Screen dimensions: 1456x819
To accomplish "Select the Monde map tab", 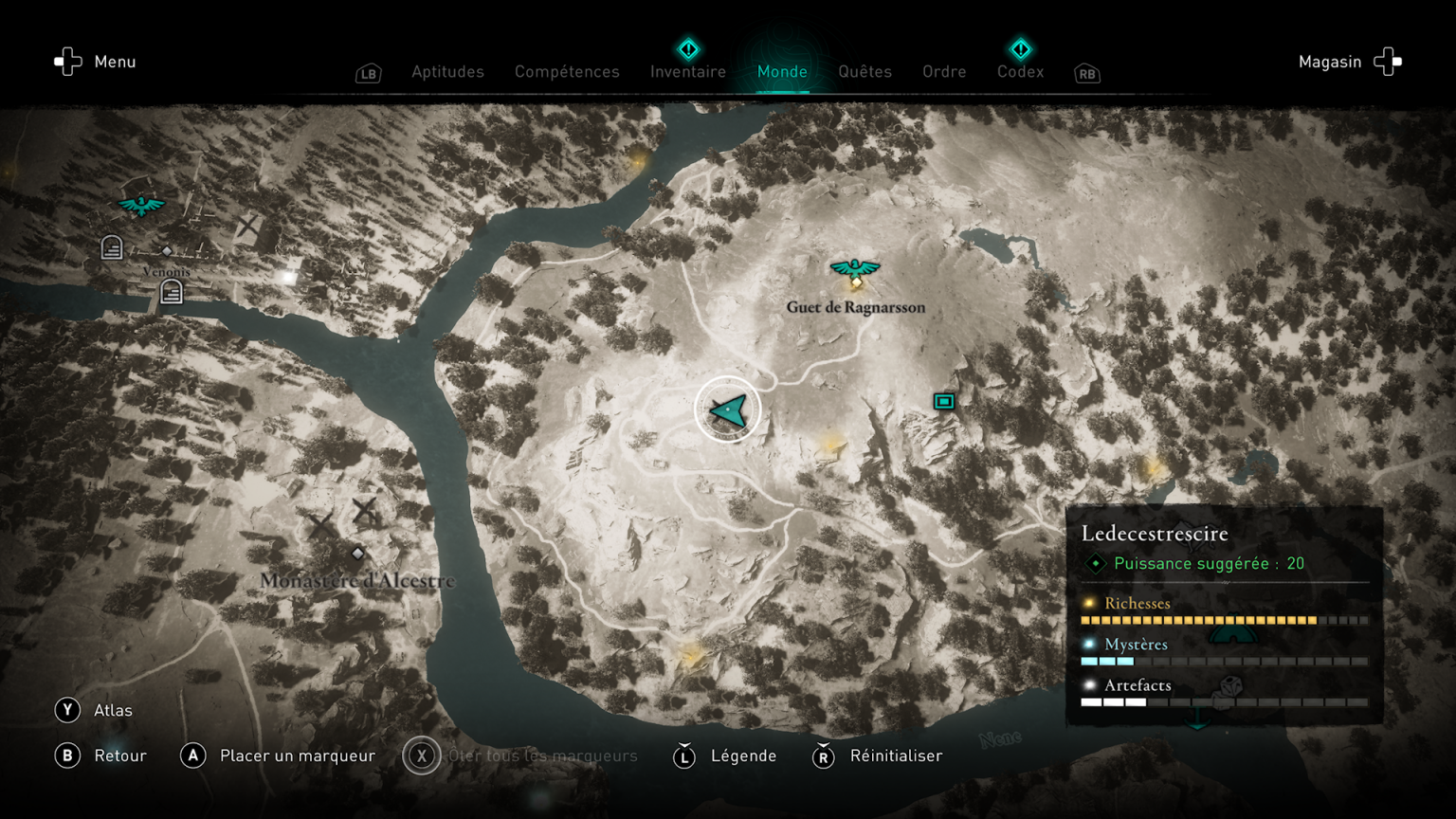I will (x=782, y=72).
